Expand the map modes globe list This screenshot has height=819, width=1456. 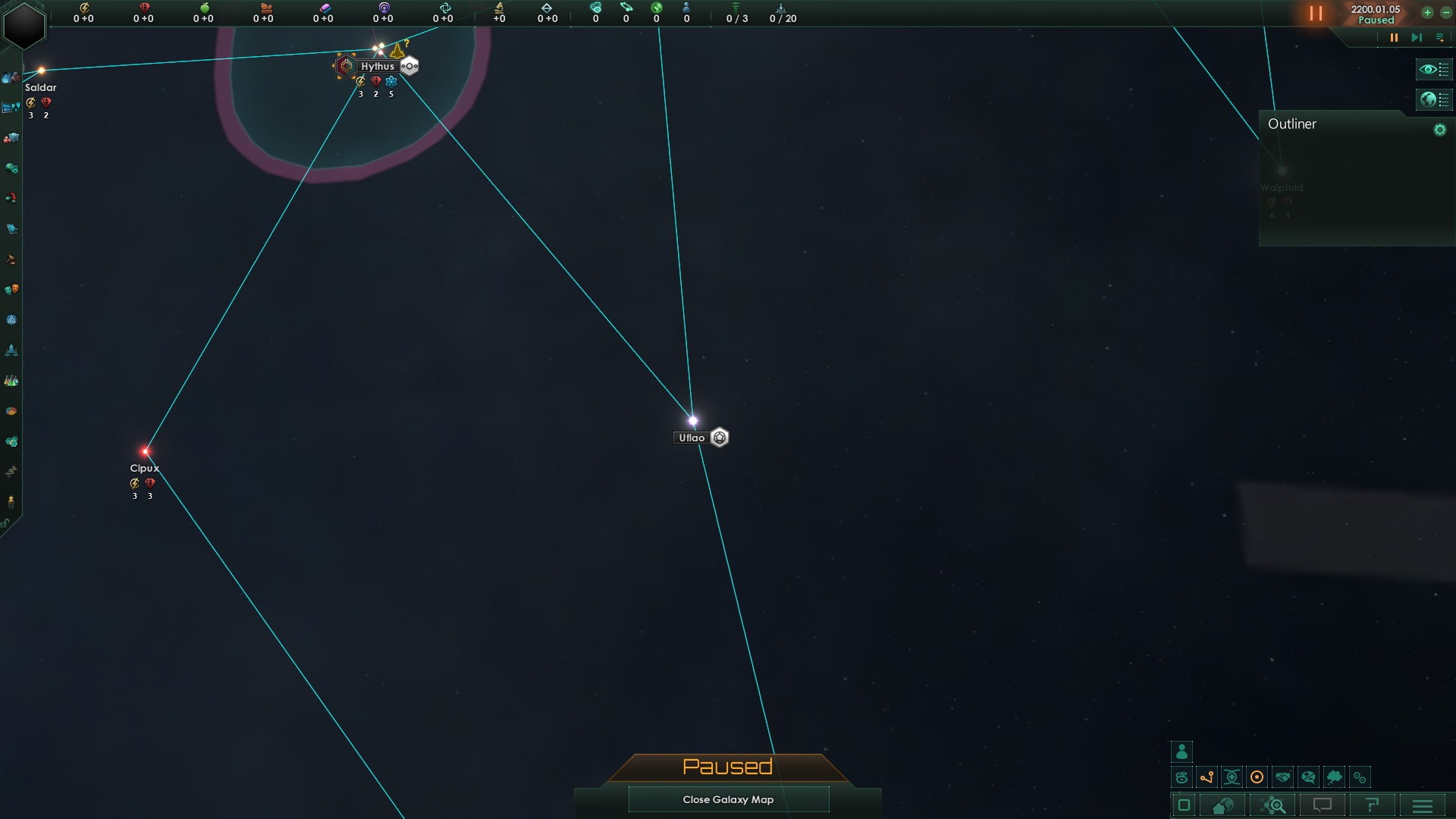click(1434, 99)
